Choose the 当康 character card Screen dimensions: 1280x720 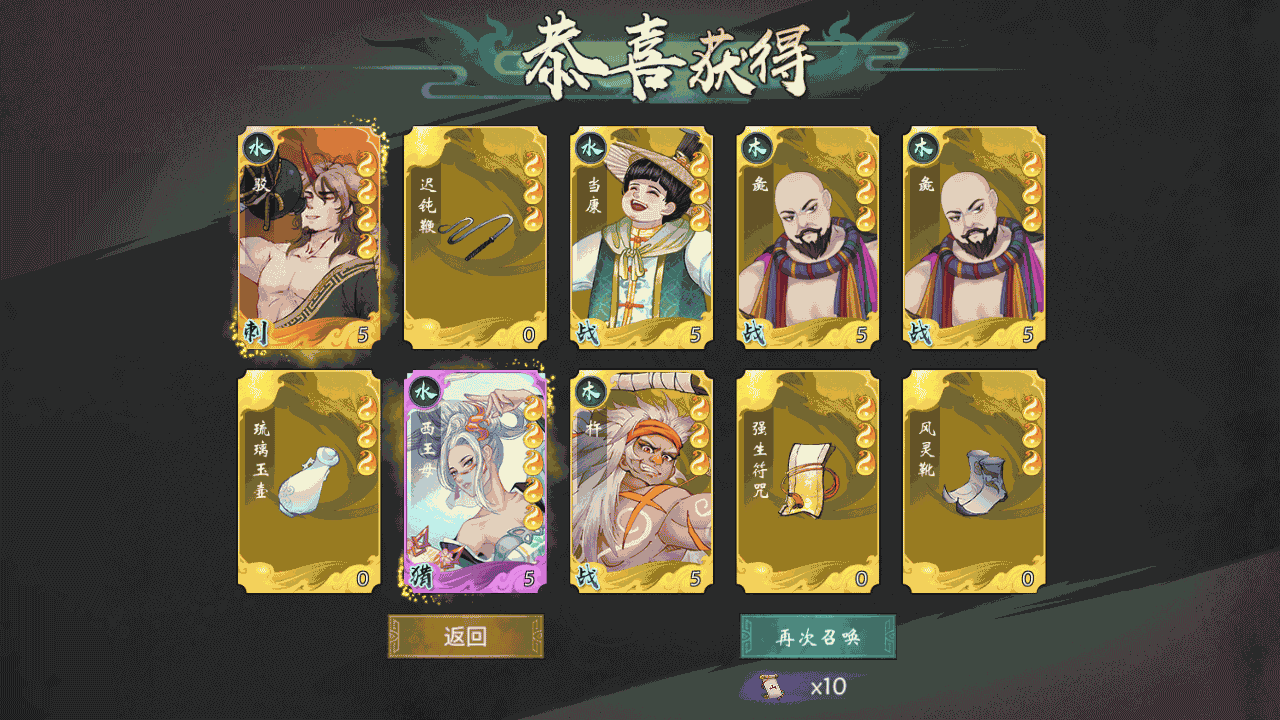coord(642,238)
